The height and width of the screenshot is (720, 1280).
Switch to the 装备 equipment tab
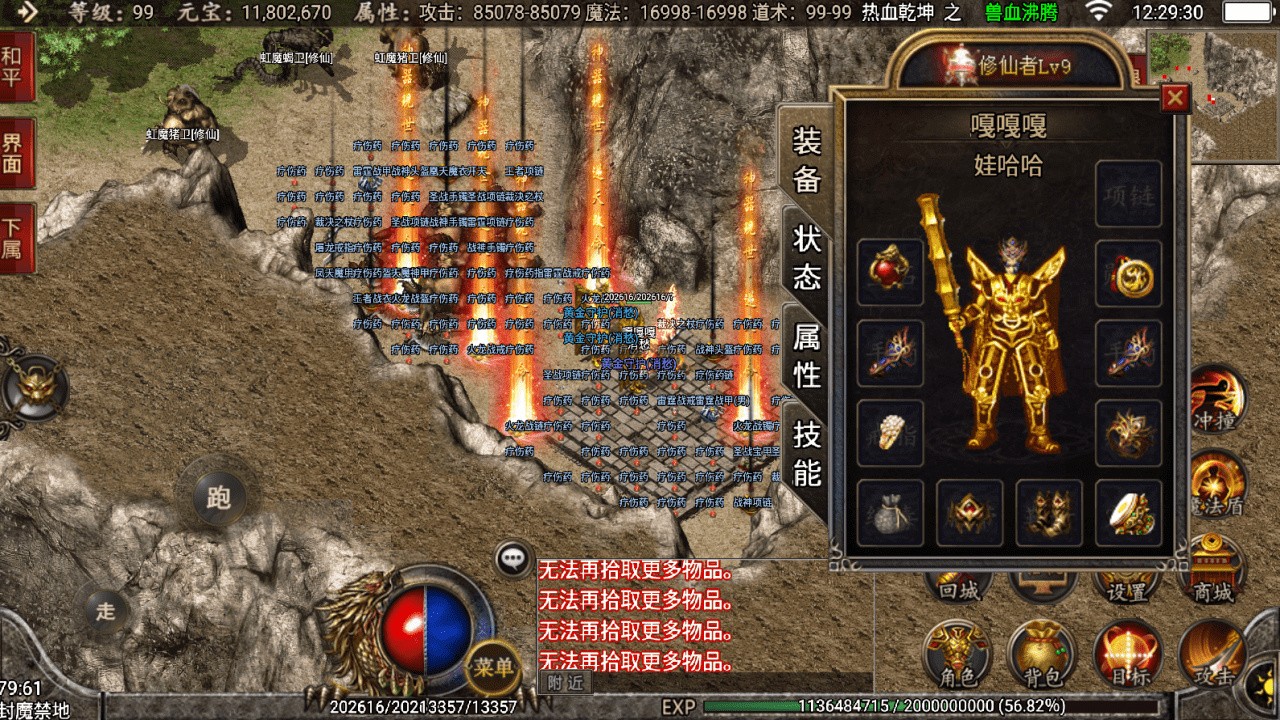point(807,160)
